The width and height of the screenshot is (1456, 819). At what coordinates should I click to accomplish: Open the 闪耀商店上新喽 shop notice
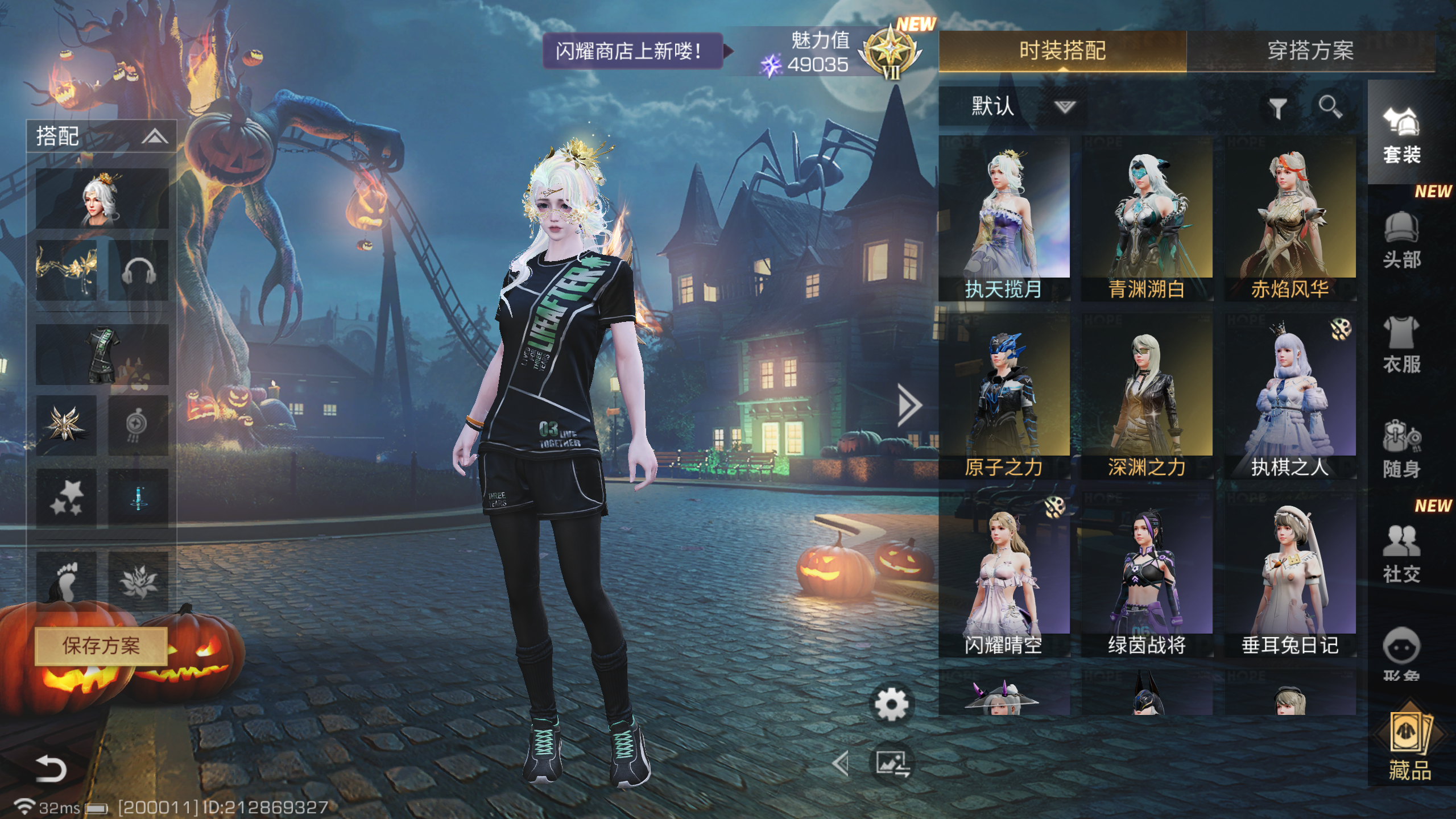(x=631, y=51)
